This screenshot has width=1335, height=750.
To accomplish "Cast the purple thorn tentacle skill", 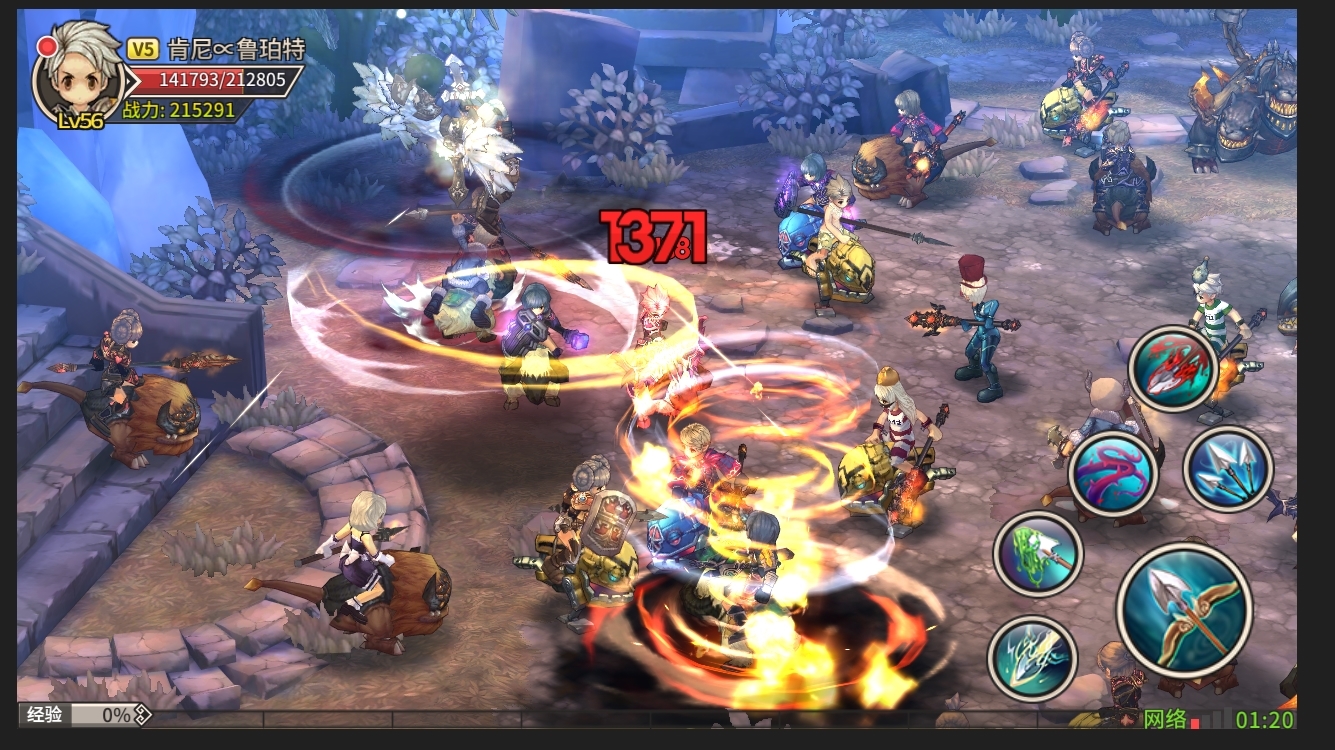I will [1113, 474].
